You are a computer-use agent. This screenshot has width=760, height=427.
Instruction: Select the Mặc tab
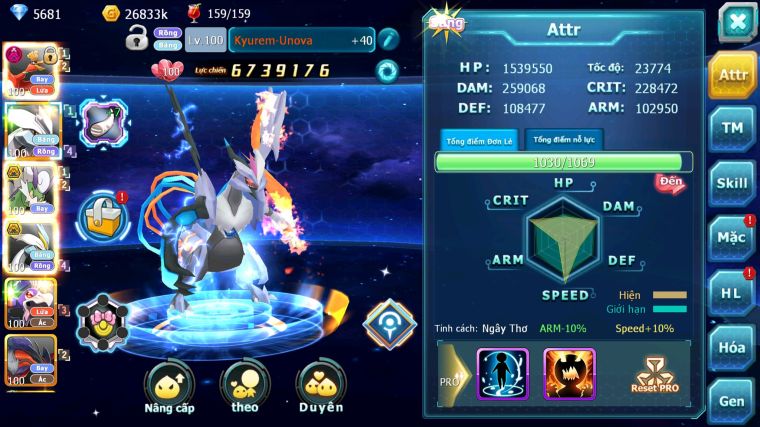(x=732, y=238)
